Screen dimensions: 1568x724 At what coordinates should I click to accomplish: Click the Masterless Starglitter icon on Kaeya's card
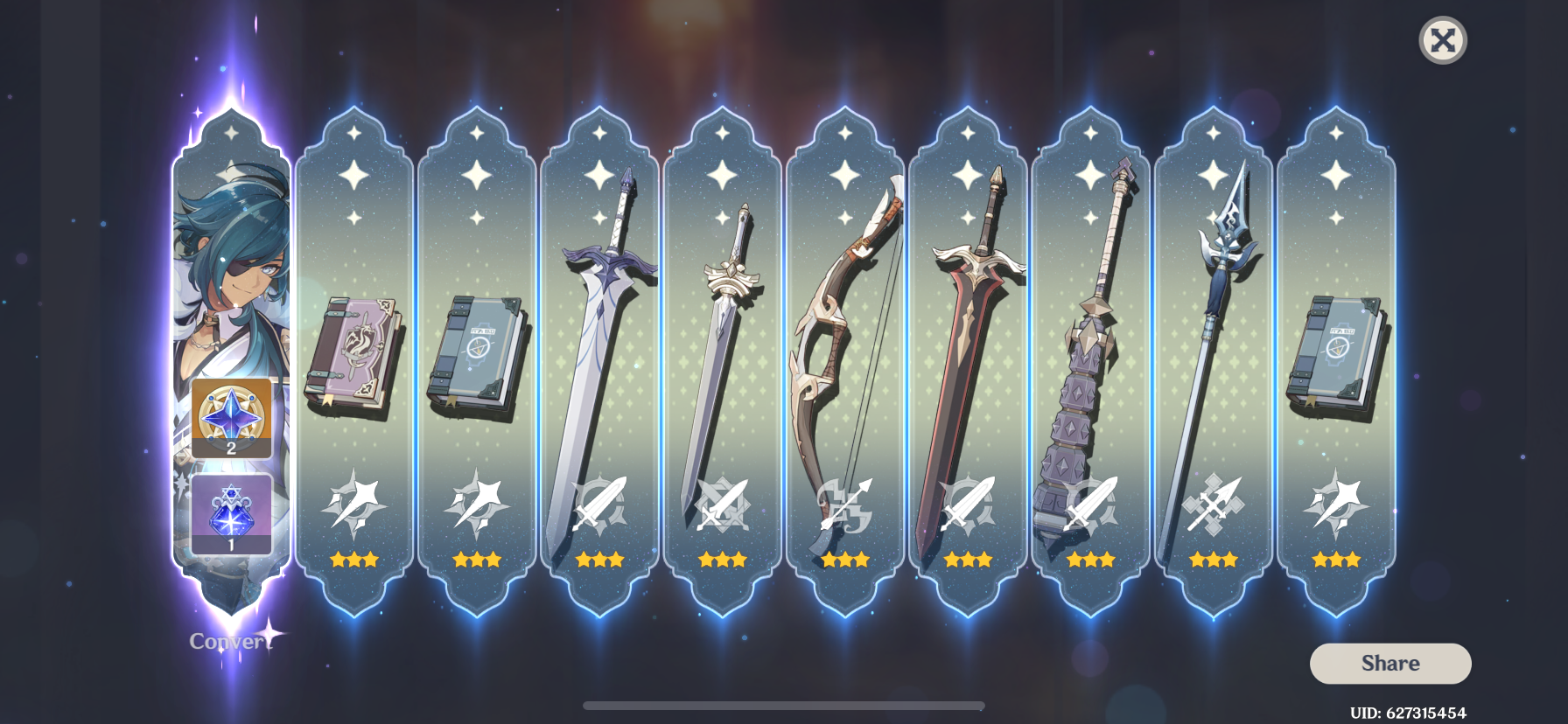(x=230, y=419)
